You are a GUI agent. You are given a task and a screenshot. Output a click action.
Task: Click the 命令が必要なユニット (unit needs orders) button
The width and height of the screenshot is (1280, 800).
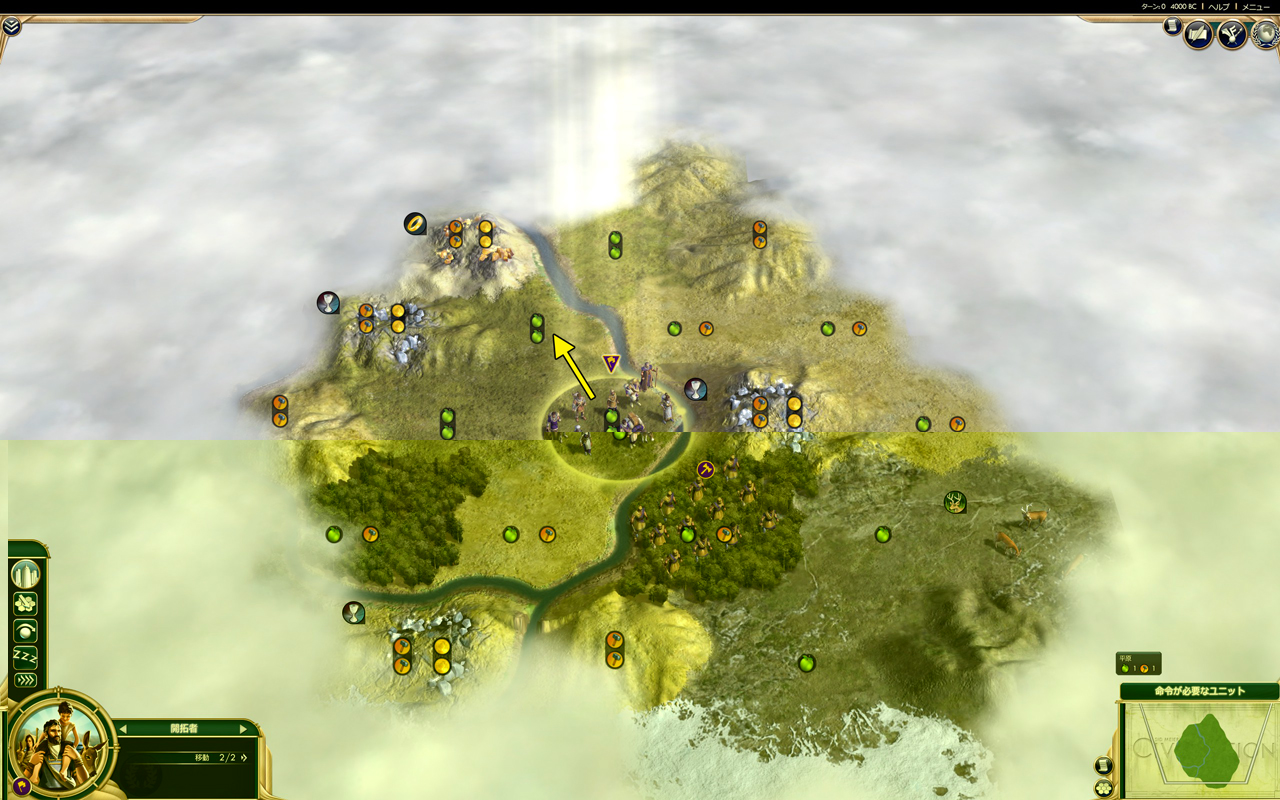click(1199, 691)
